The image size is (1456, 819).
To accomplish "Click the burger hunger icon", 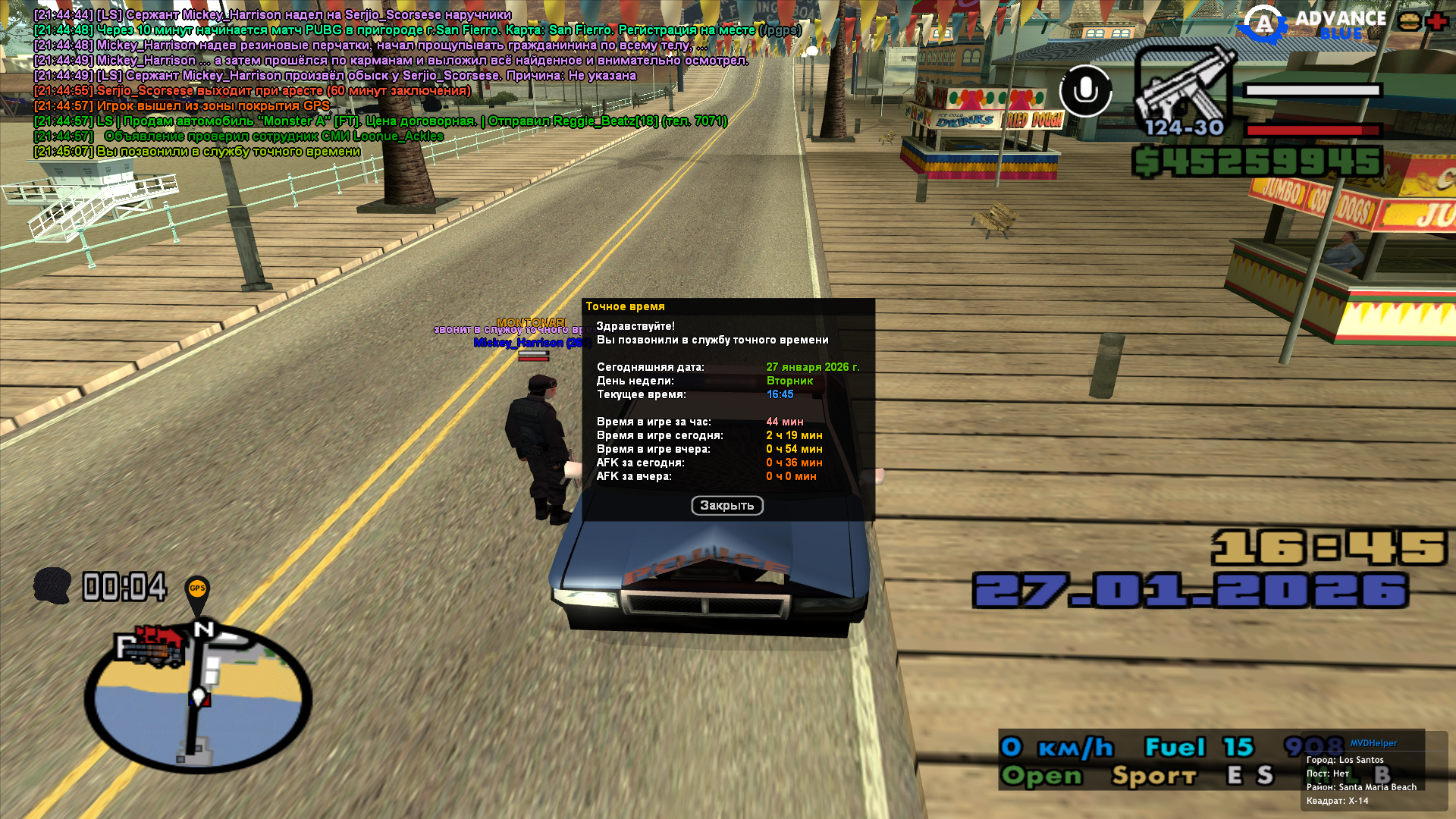I will coord(1410,21).
